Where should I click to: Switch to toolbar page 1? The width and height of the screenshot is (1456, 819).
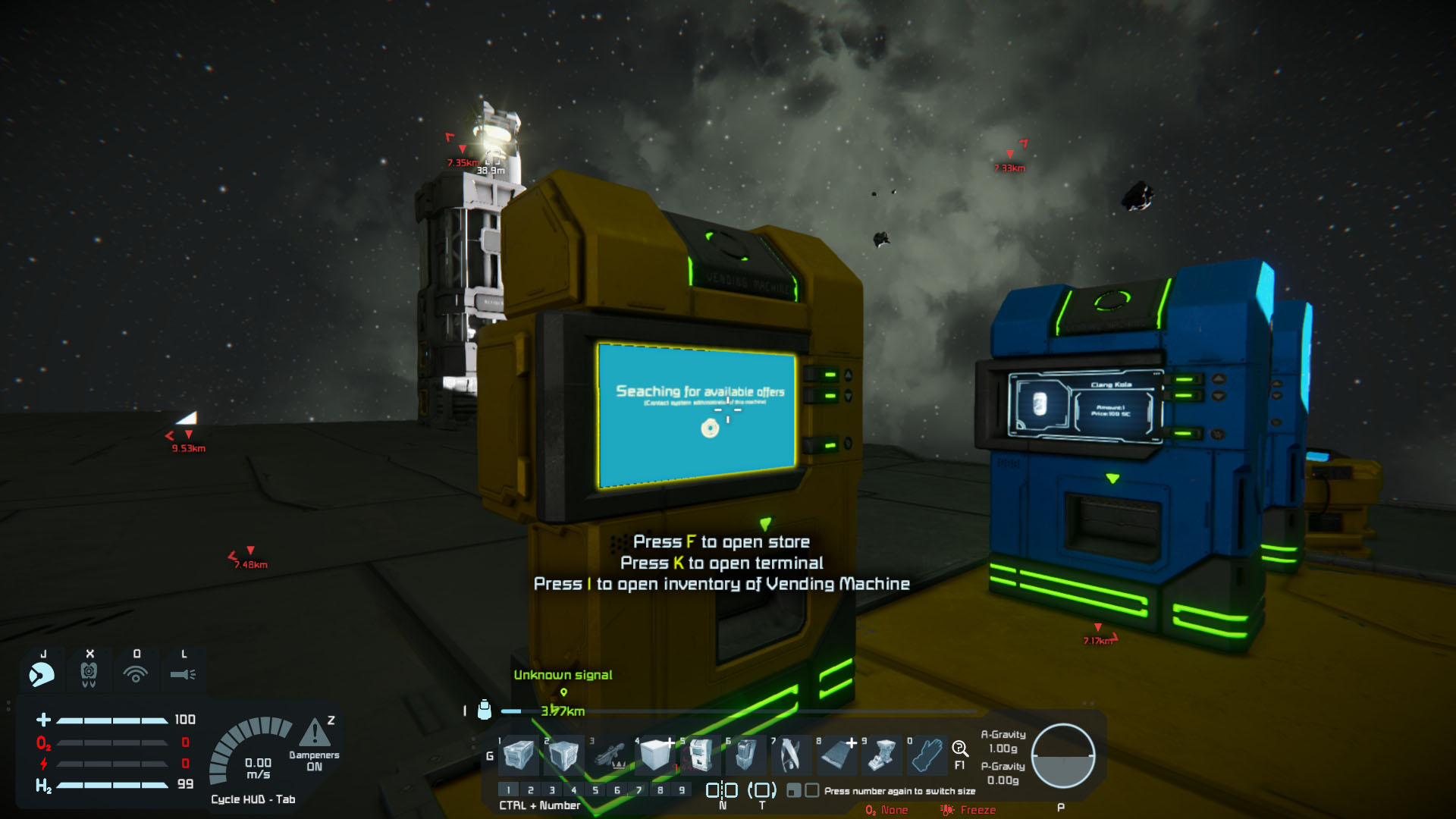pos(509,790)
